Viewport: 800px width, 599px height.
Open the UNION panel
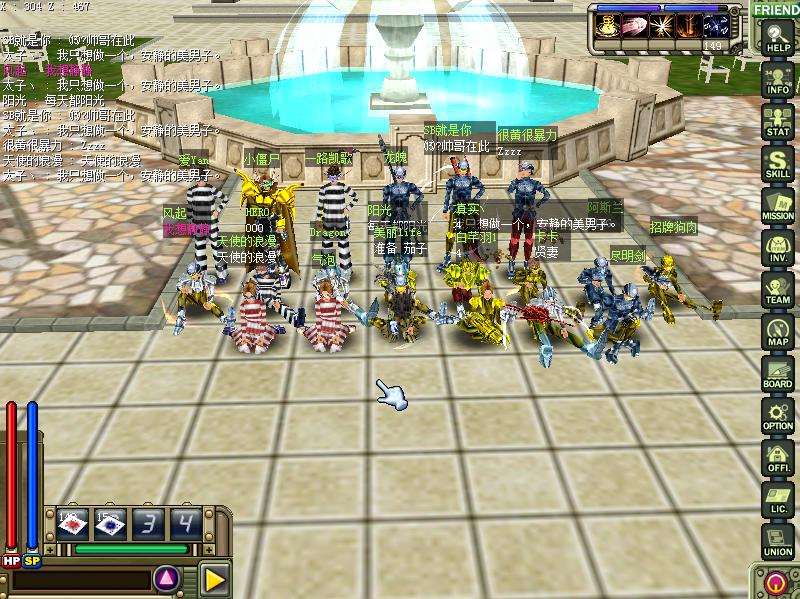[777, 541]
